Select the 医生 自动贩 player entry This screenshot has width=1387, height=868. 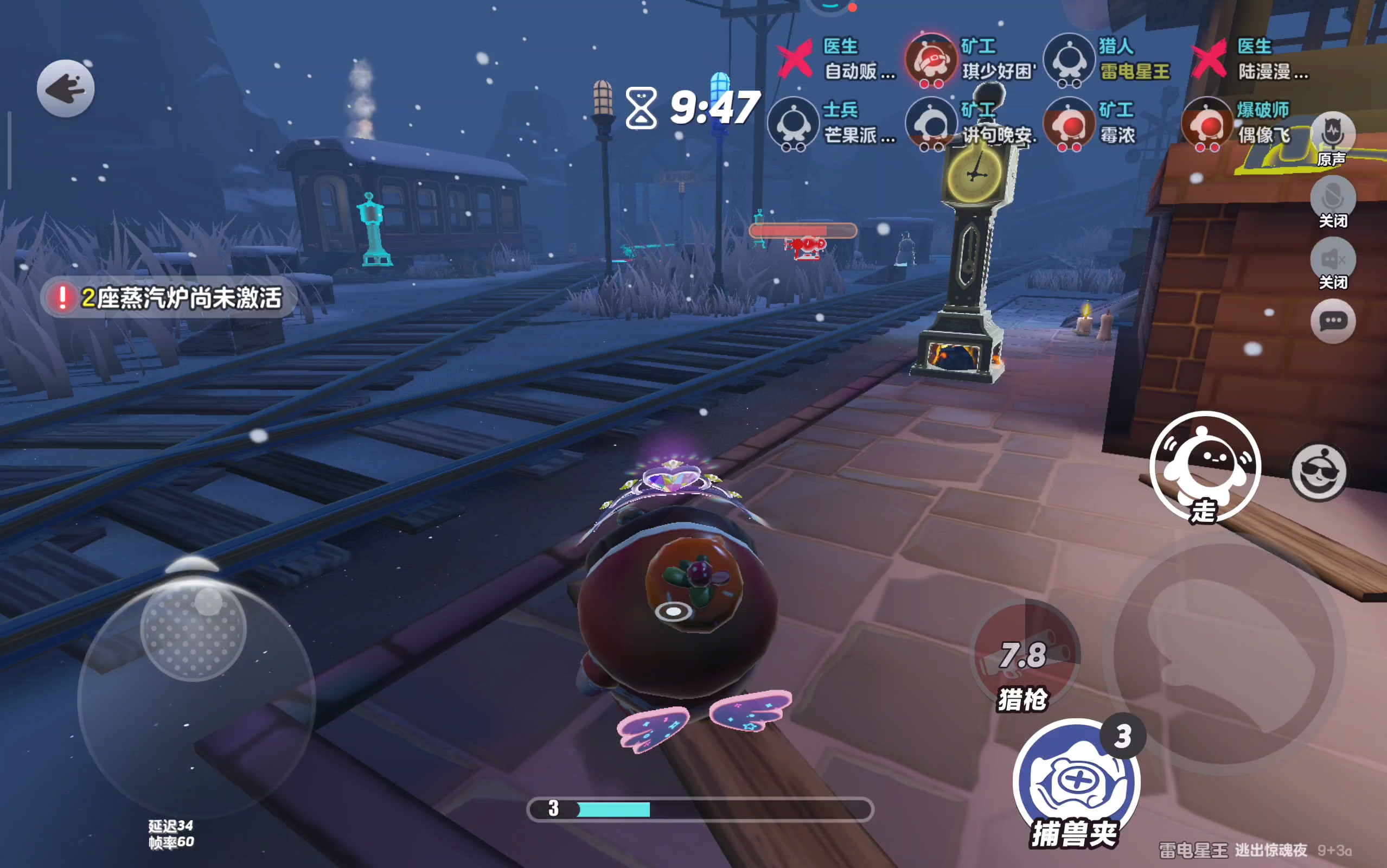click(x=838, y=59)
